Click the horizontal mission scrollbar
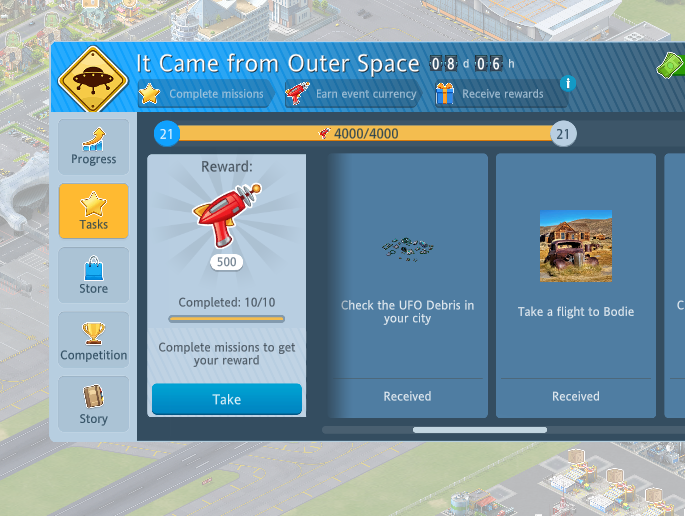Screen dimensions: 685x516 (480, 431)
